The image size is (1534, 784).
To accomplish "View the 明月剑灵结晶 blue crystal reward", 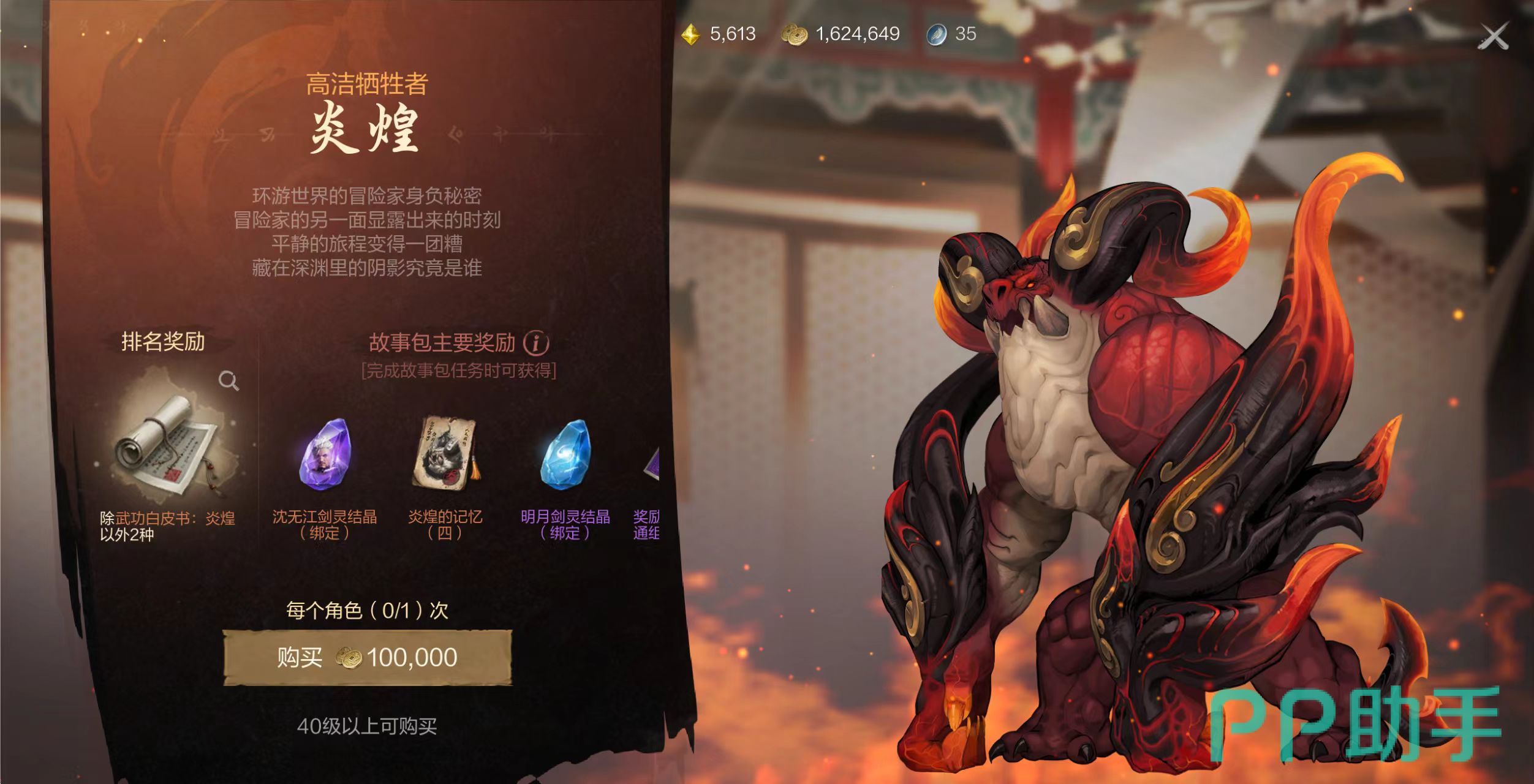I will (x=565, y=454).
